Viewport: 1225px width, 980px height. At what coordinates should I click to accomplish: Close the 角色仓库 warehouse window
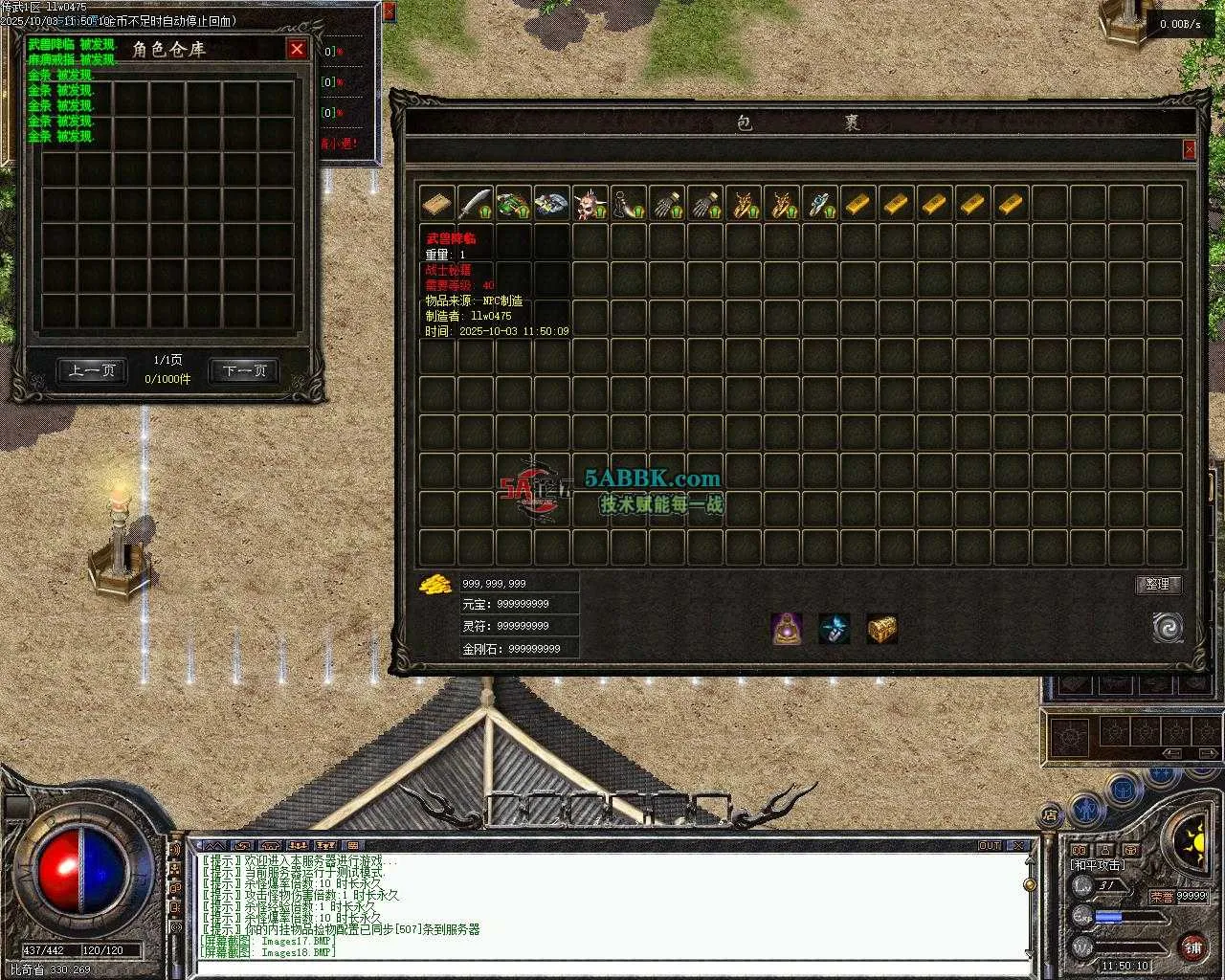pyautogui.click(x=297, y=49)
